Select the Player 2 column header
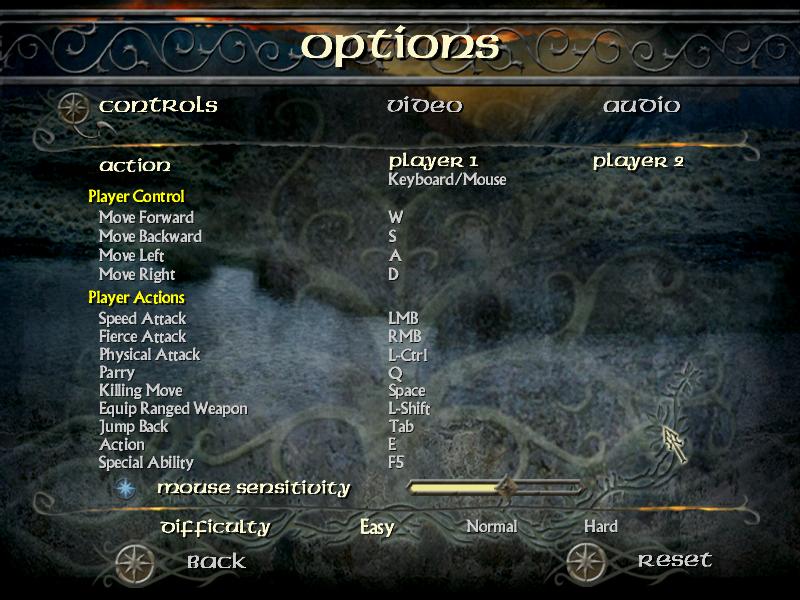The image size is (800, 600). pyautogui.click(x=638, y=161)
